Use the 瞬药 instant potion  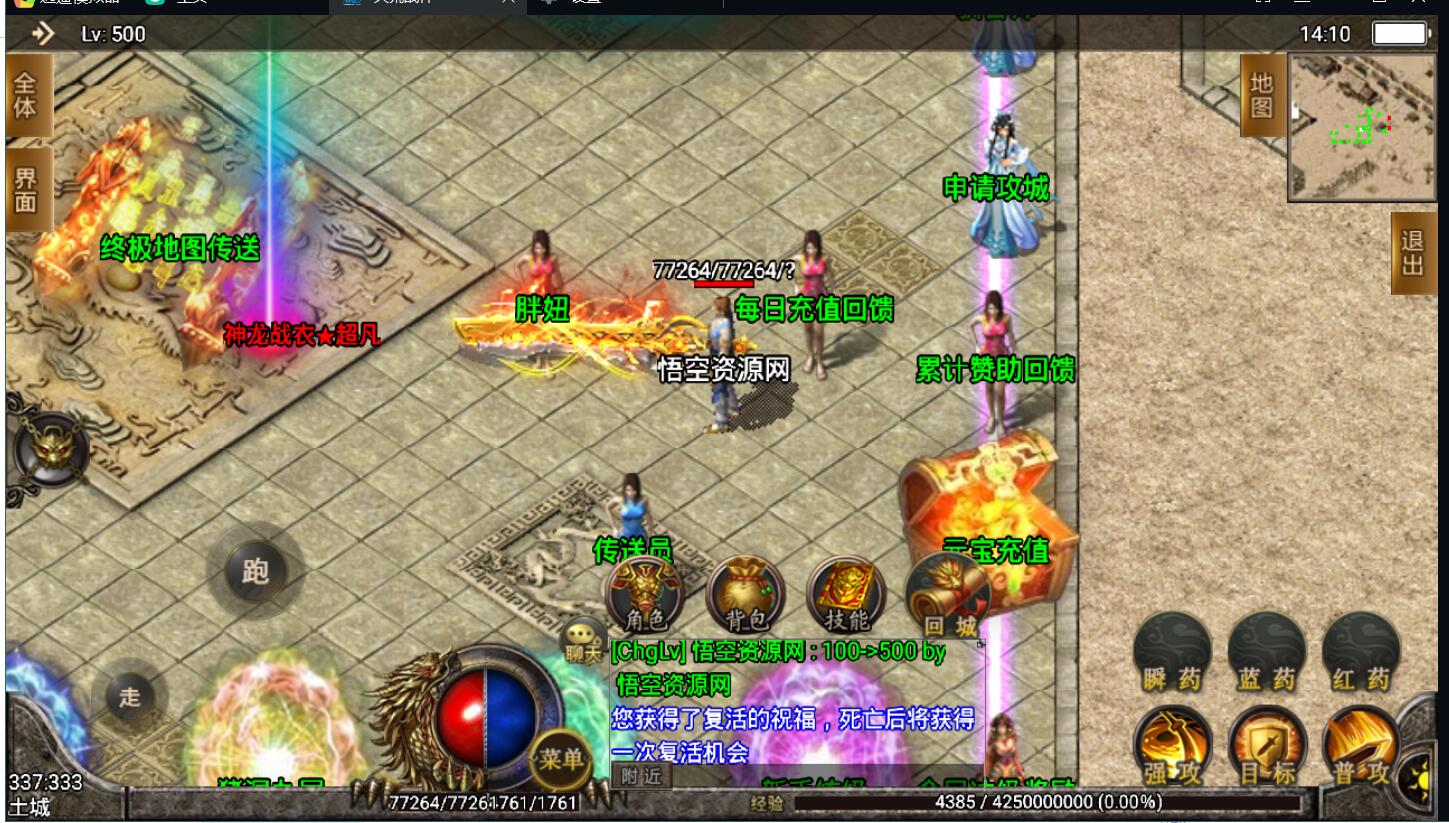tap(1172, 653)
